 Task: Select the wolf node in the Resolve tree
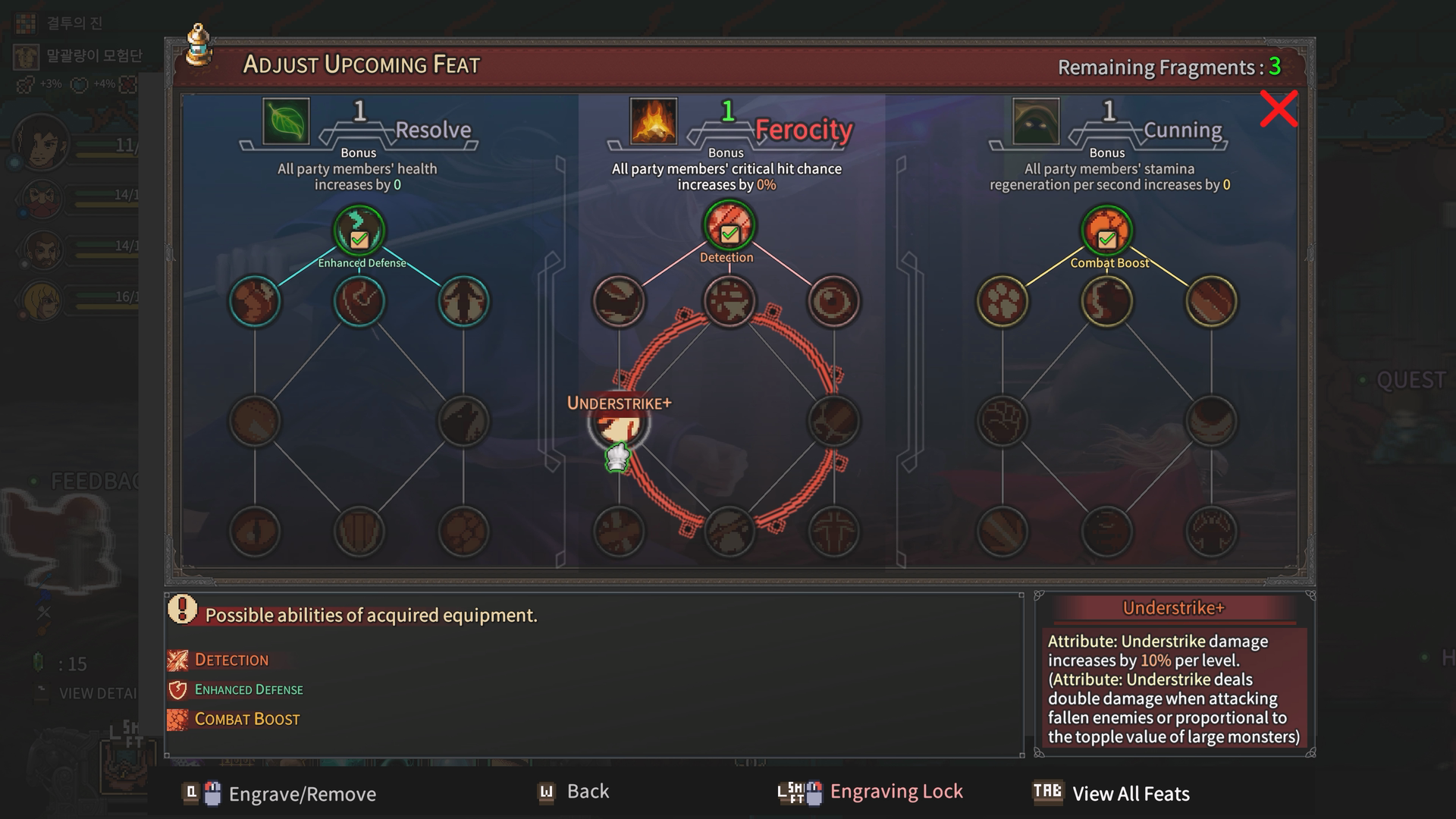pyautogui.click(x=463, y=421)
